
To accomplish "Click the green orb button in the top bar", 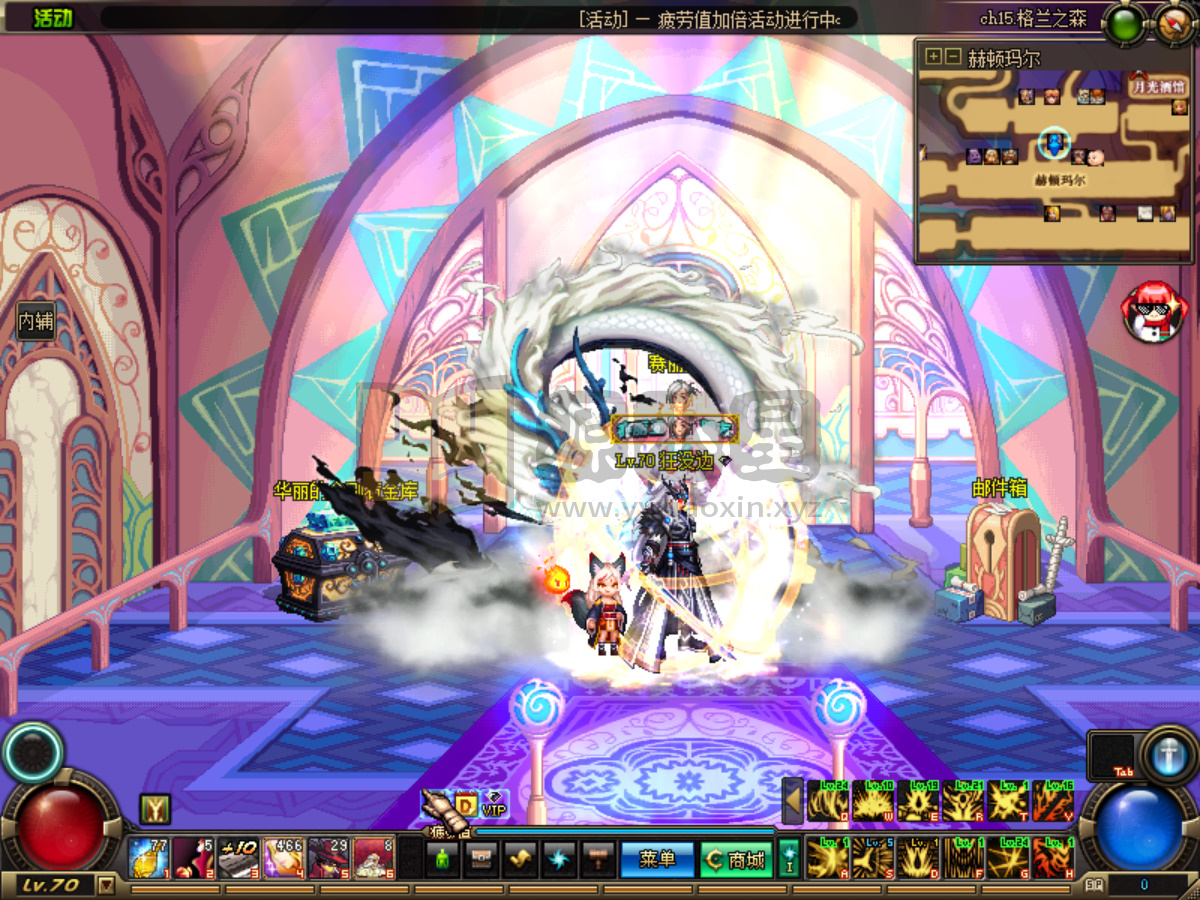I will tap(1127, 22).
